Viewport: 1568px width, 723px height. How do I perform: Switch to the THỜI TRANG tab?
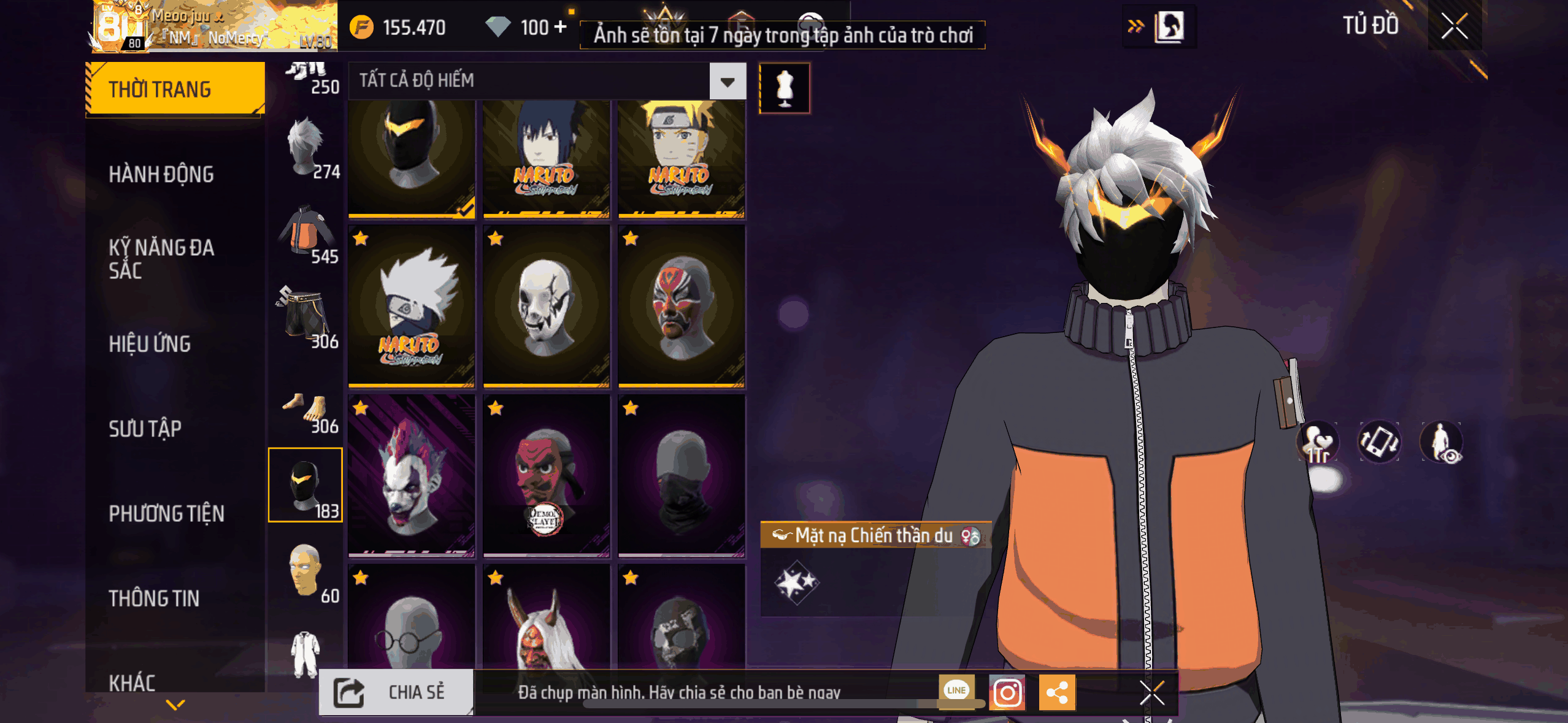[175, 89]
